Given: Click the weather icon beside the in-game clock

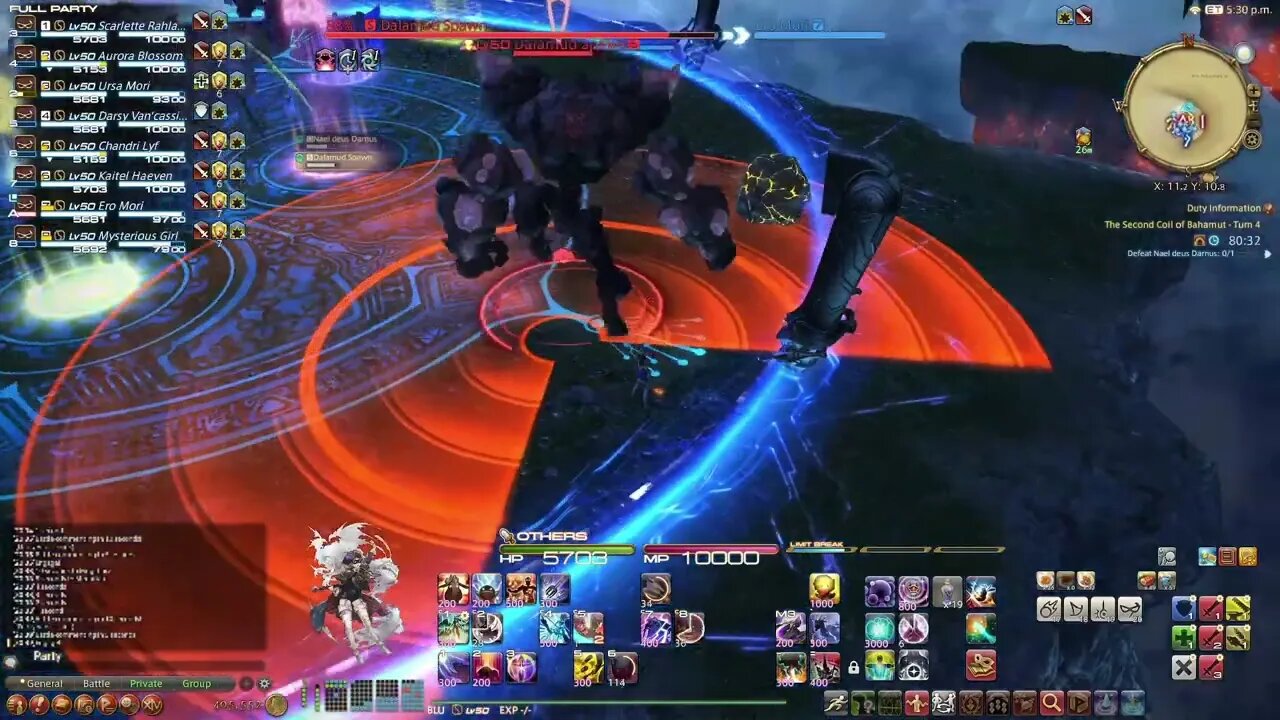Looking at the screenshot, I should 1195,12.
